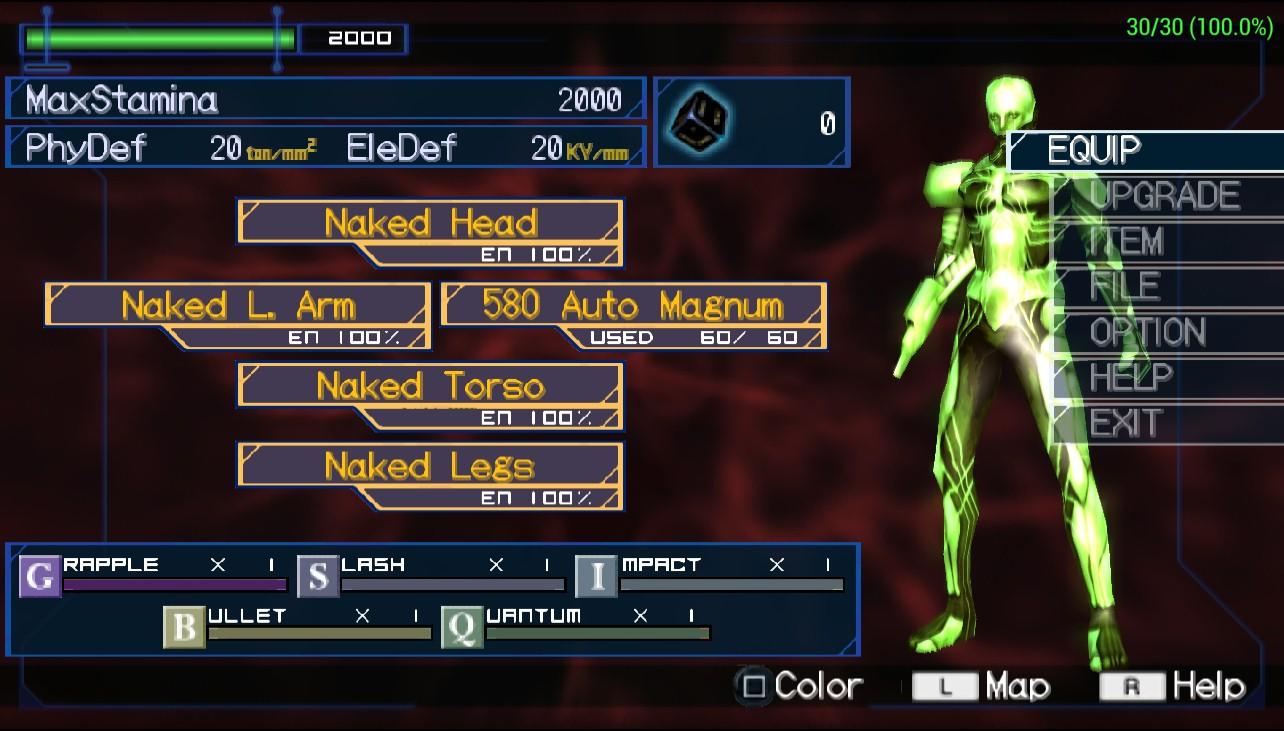Select the EQUIP menu entry
The height and width of the screenshot is (731, 1284).
(x=1094, y=150)
